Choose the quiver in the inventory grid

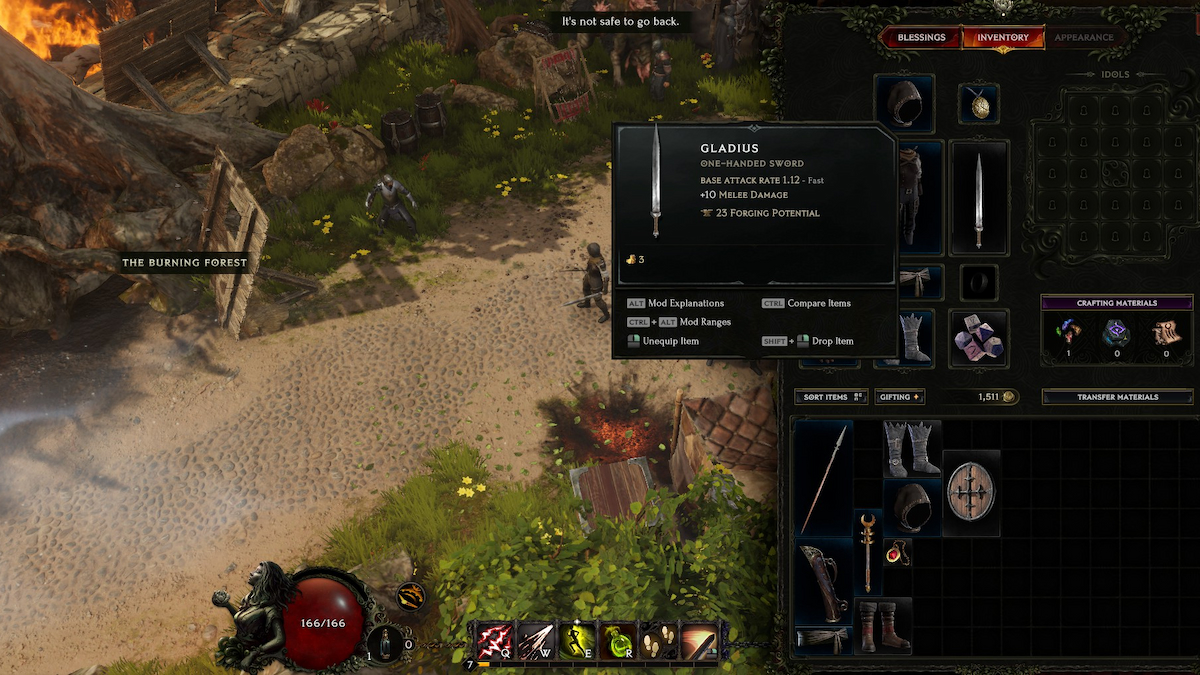[x=824, y=582]
